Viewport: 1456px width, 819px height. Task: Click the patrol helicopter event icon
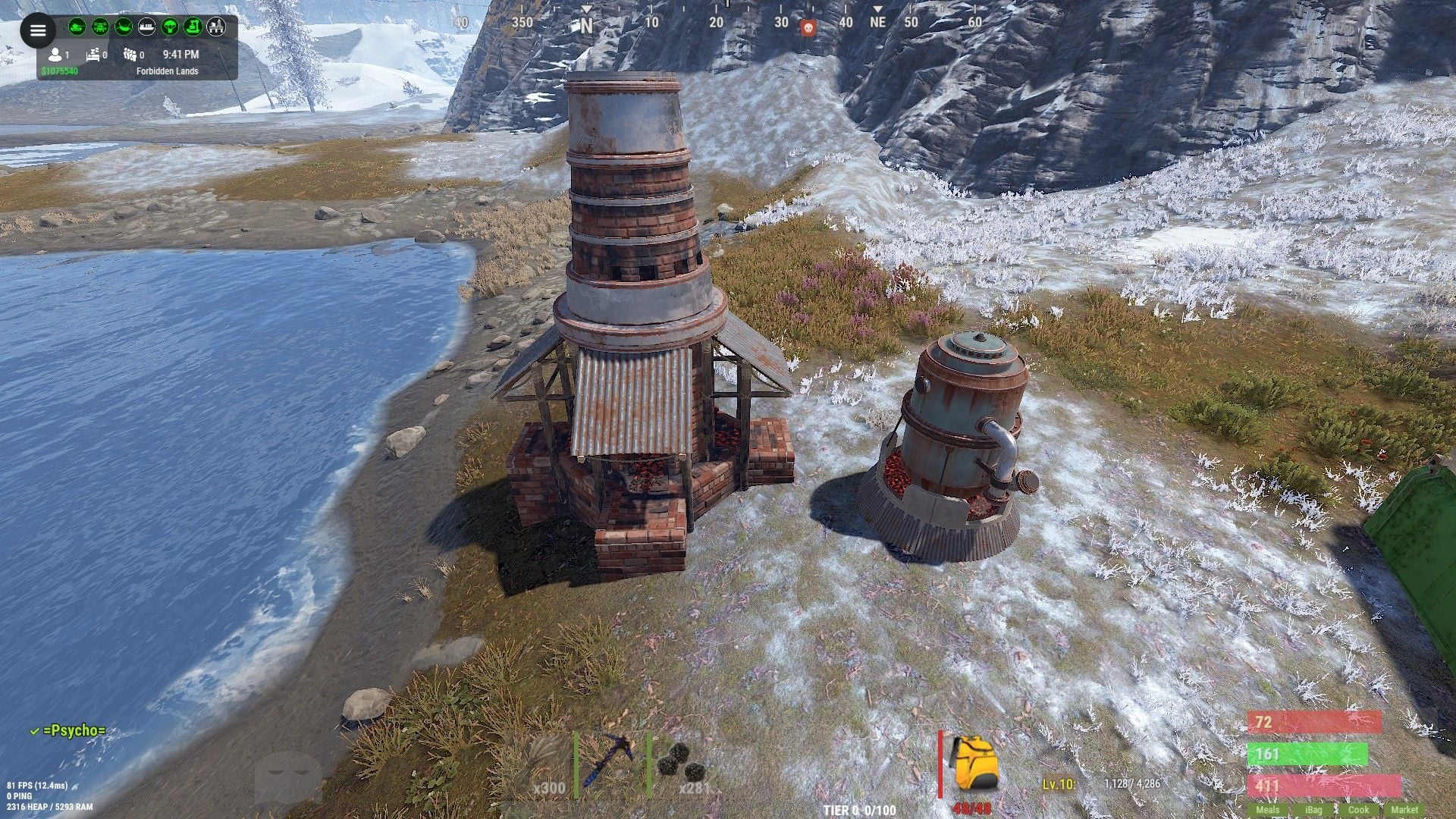pyautogui.click(x=124, y=27)
